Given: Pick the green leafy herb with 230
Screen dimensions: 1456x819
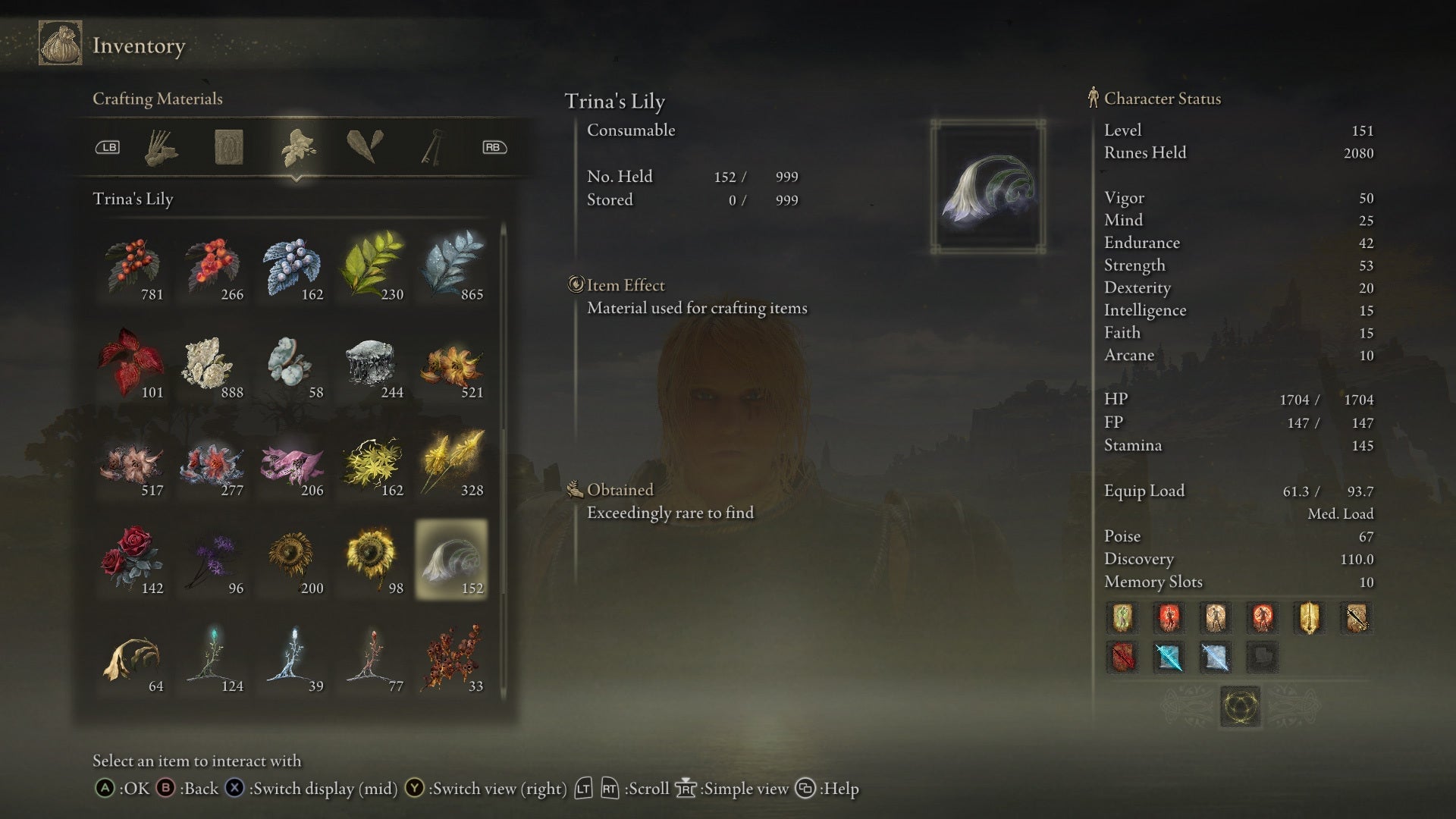Looking at the screenshot, I should click(372, 267).
